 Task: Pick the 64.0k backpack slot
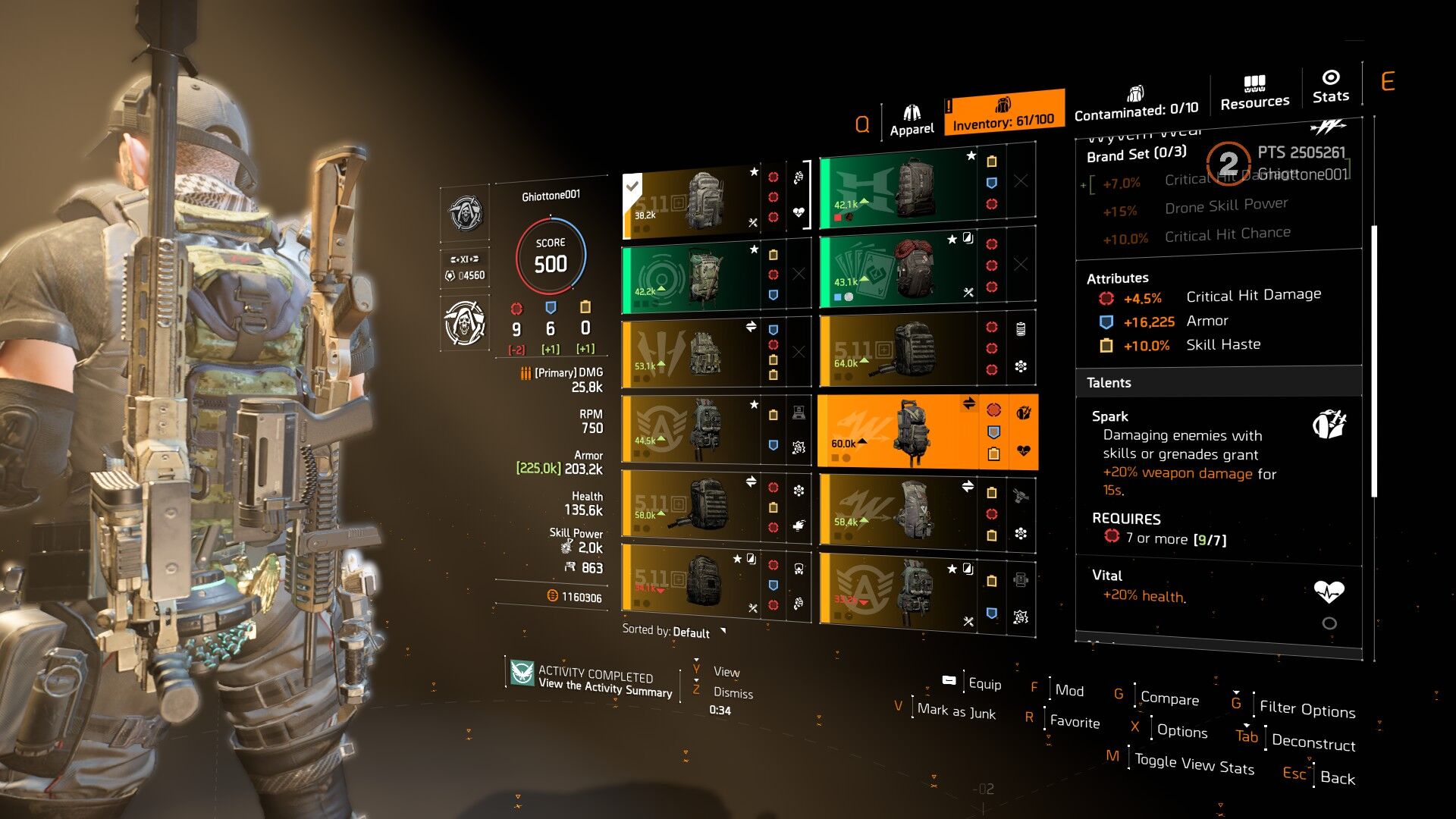[899, 350]
